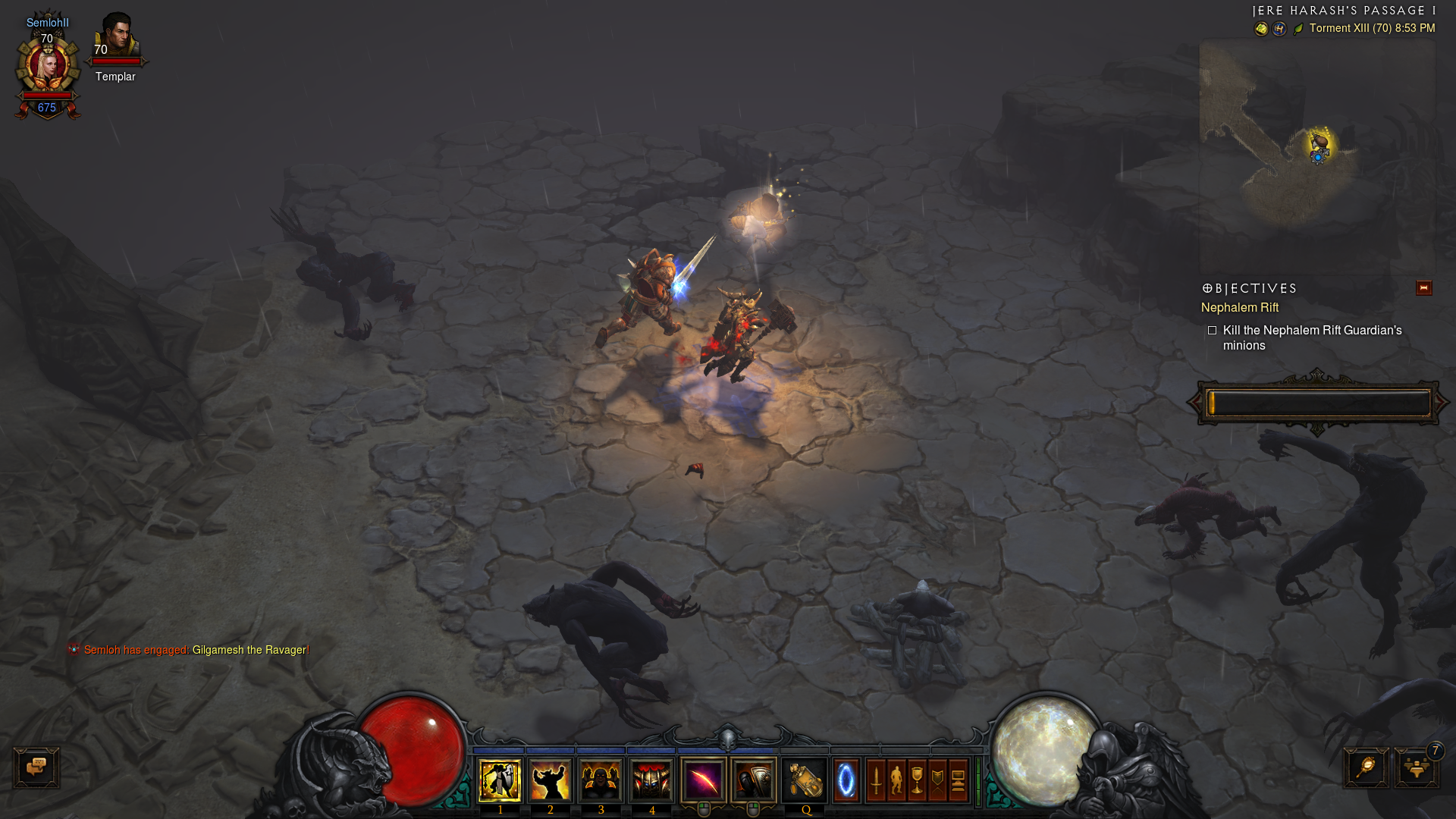Open the game menu computer icon
1456x819 pixels.
pyautogui.click(x=958, y=780)
